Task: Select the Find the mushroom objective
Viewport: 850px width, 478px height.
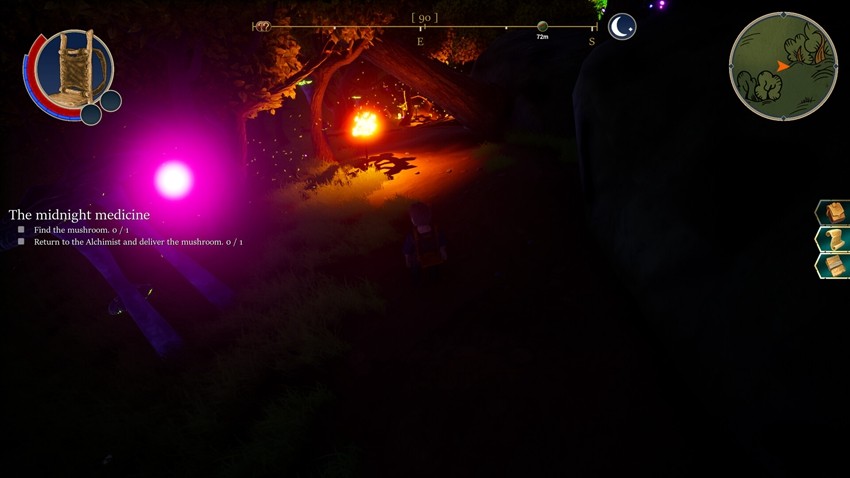Action: point(81,230)
